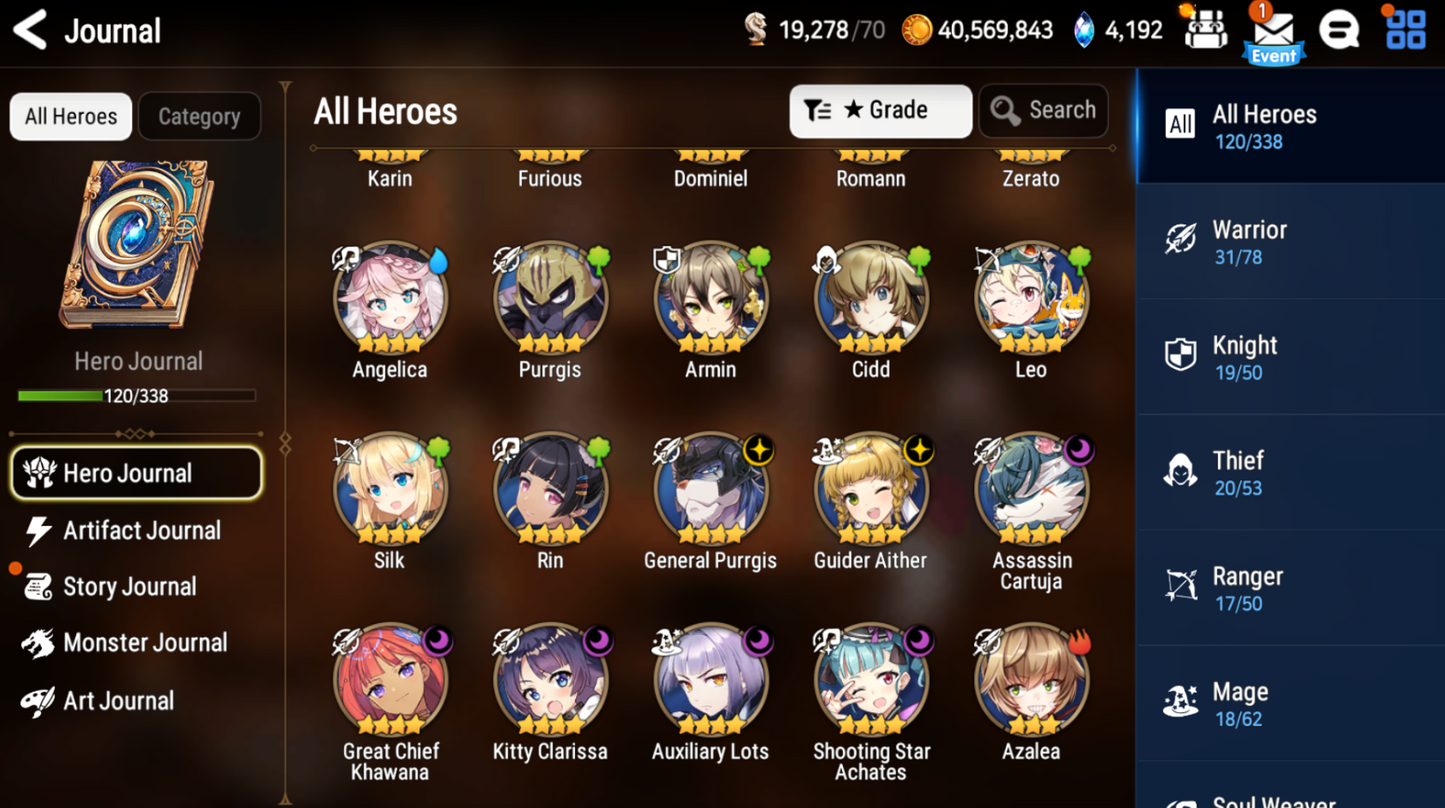View General Purrgis hero entry
Viewport: 1445px width, 808px height.
[710, 489]
